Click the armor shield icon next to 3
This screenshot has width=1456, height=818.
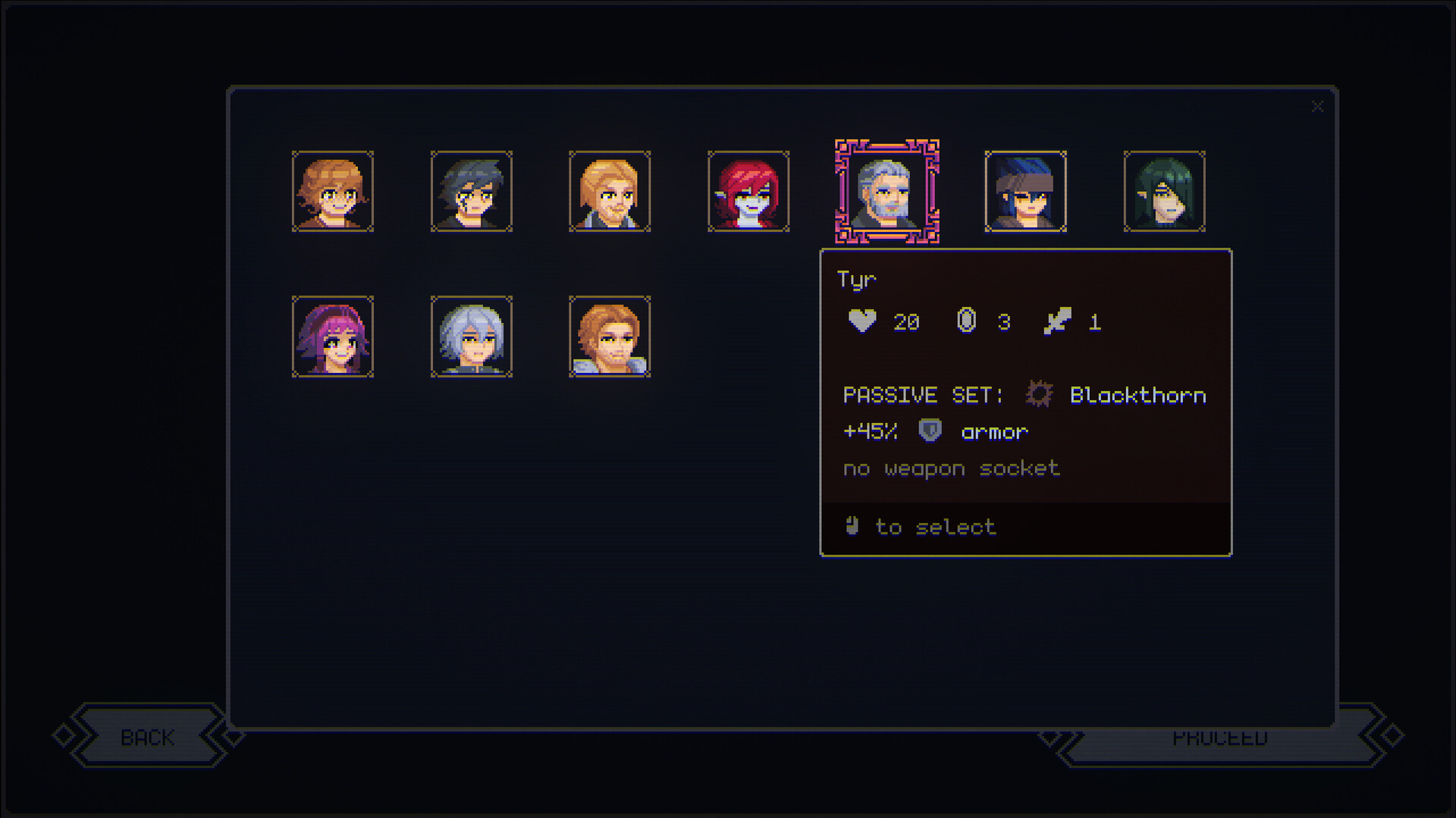click(967, 320)
